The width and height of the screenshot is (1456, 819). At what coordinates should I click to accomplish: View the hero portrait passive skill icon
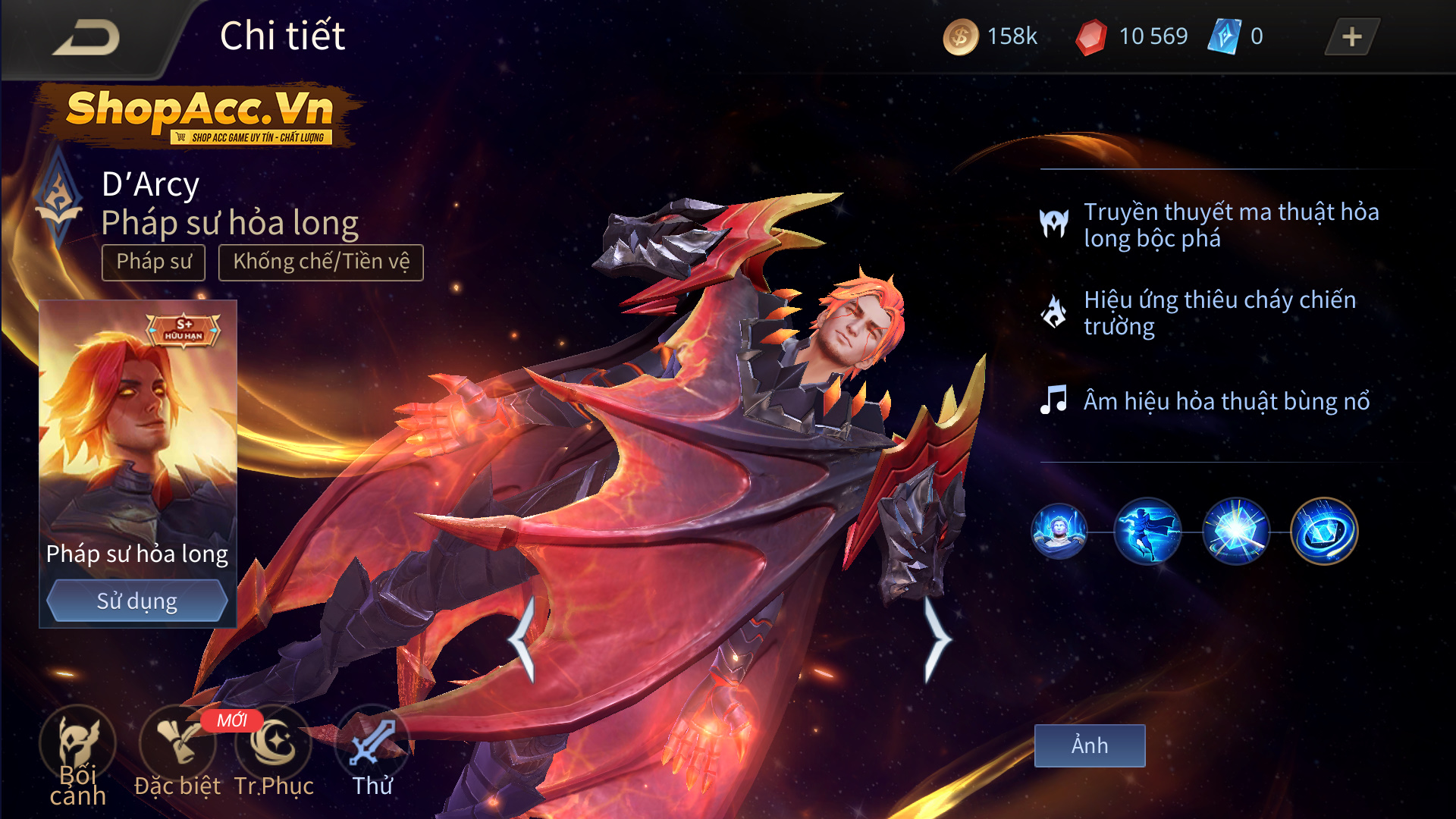tap(1059, 532)
